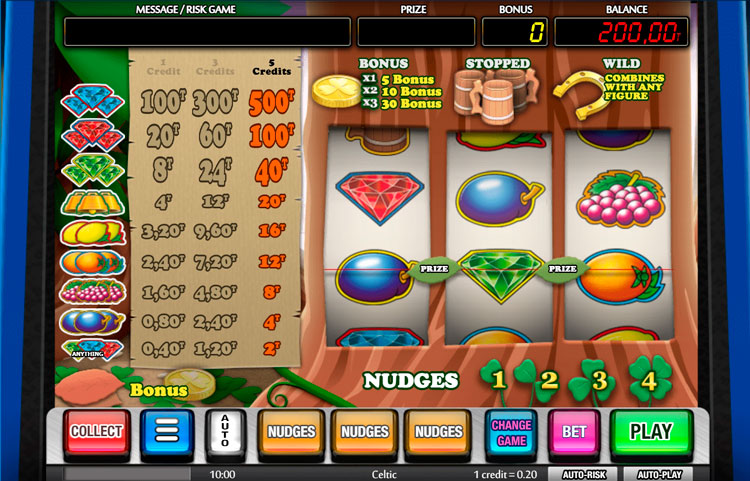
Task: Adjust wager with the pink BET button
Action: [574, 432]
